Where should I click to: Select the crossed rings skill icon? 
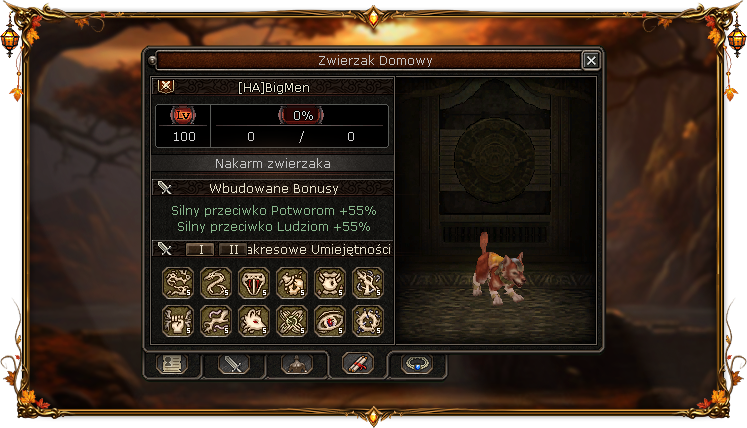291,320
